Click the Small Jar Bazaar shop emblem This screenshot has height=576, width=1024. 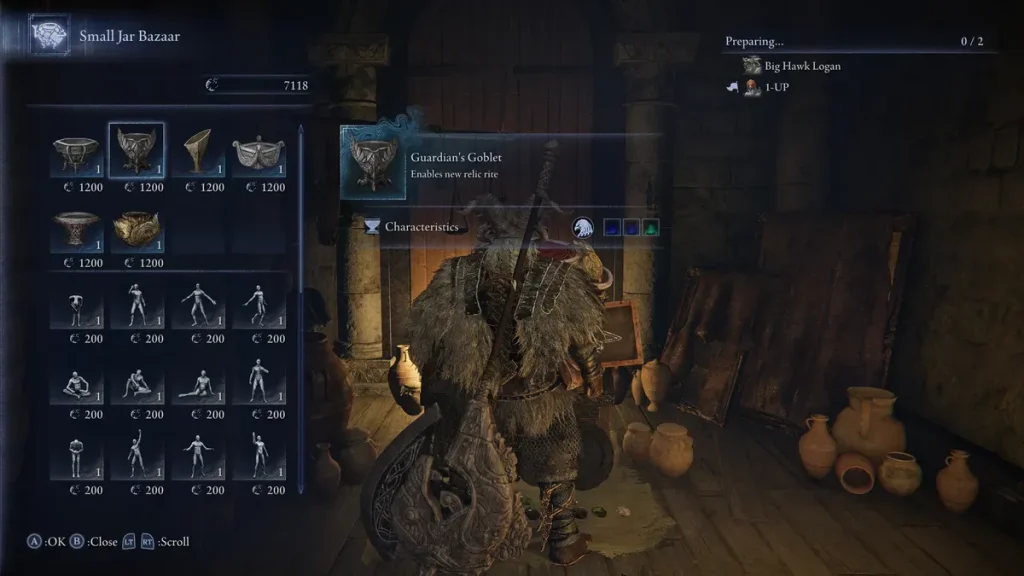(x=49, y=36)
